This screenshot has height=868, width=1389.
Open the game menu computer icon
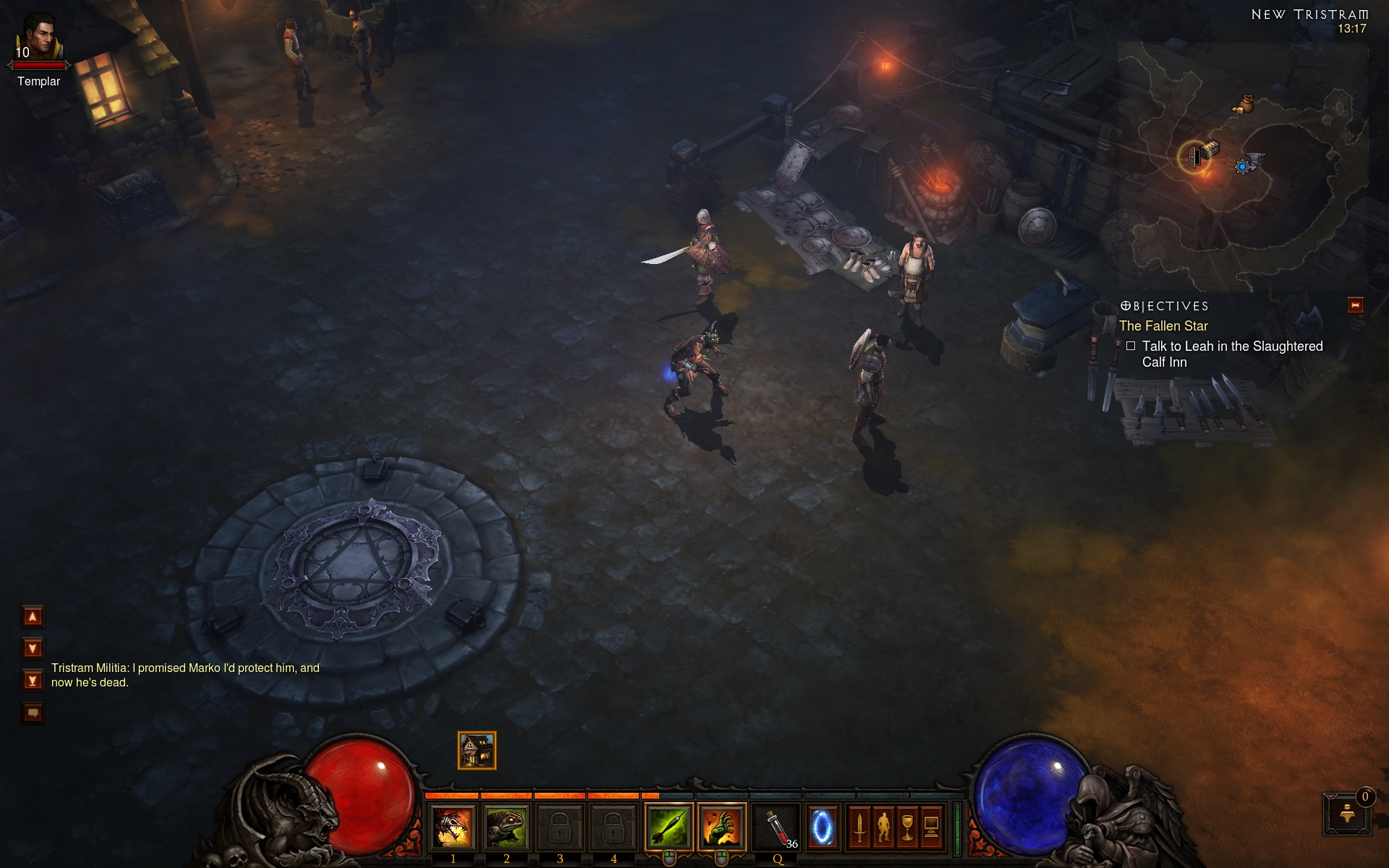pyautogui.click(x=931, y=827)
